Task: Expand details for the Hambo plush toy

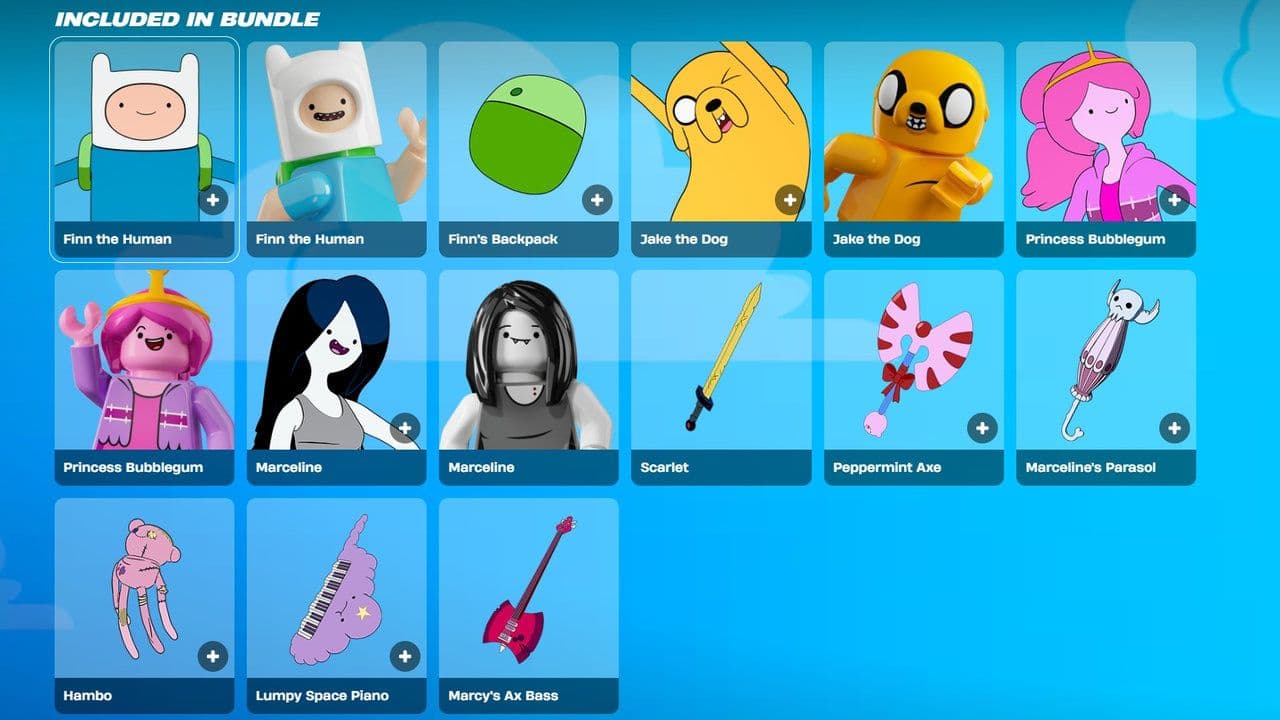Action: point(210,654)
